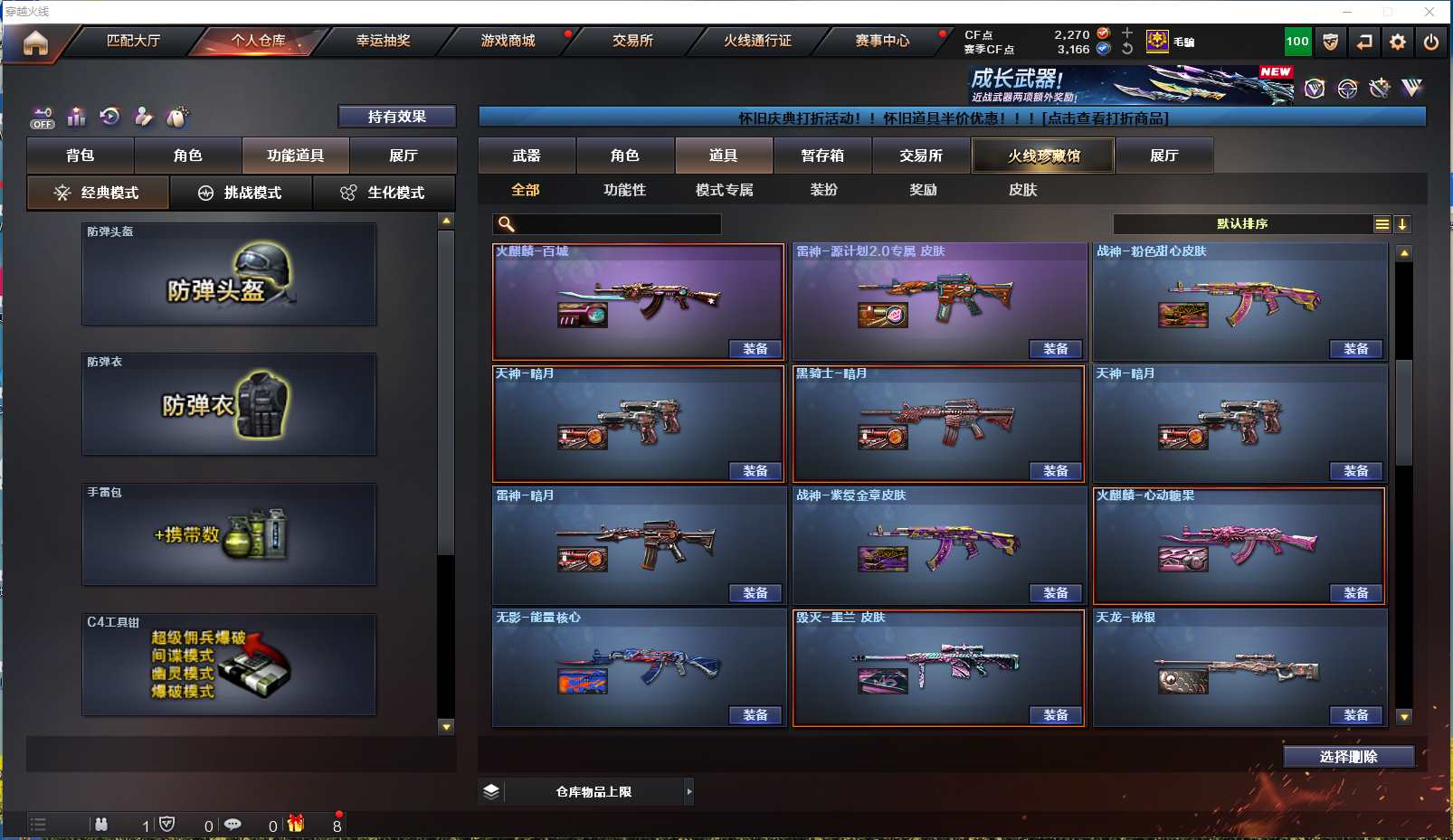Filter items by 皮肤 skins
The width and height of the screenshot is (1453, 840).
point(1022,190)
